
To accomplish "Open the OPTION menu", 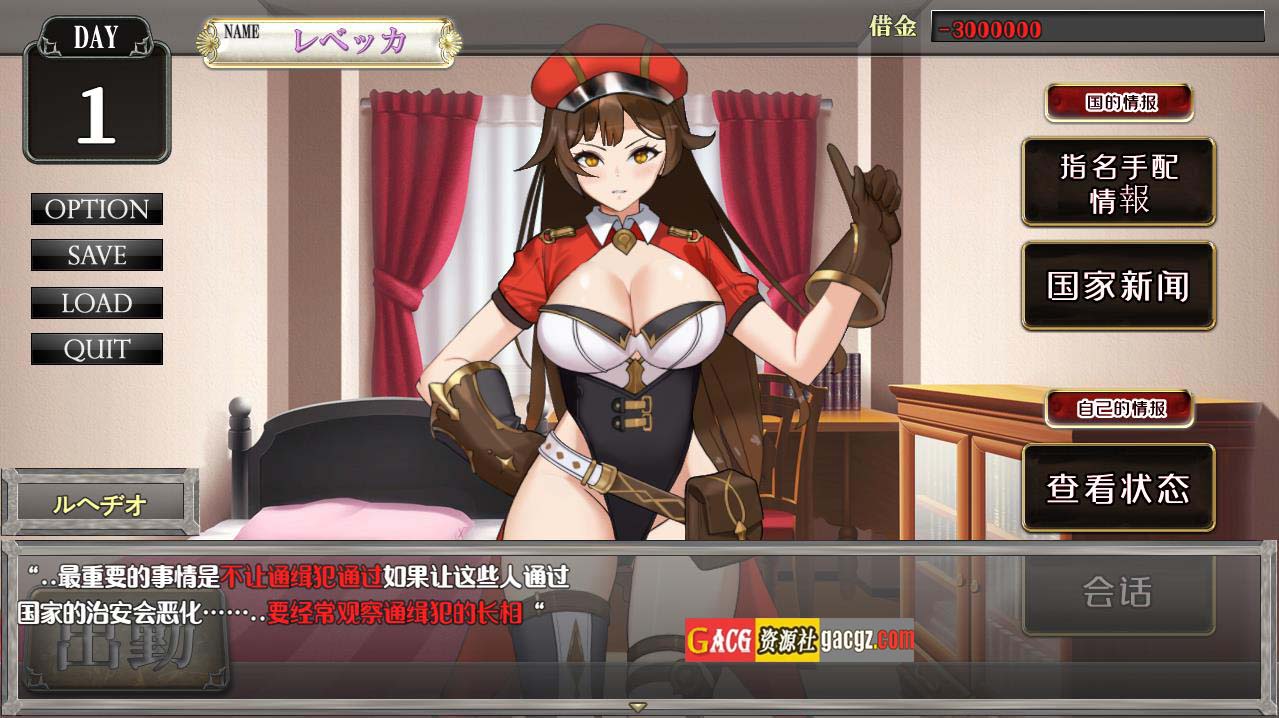I will coord(97,209).
